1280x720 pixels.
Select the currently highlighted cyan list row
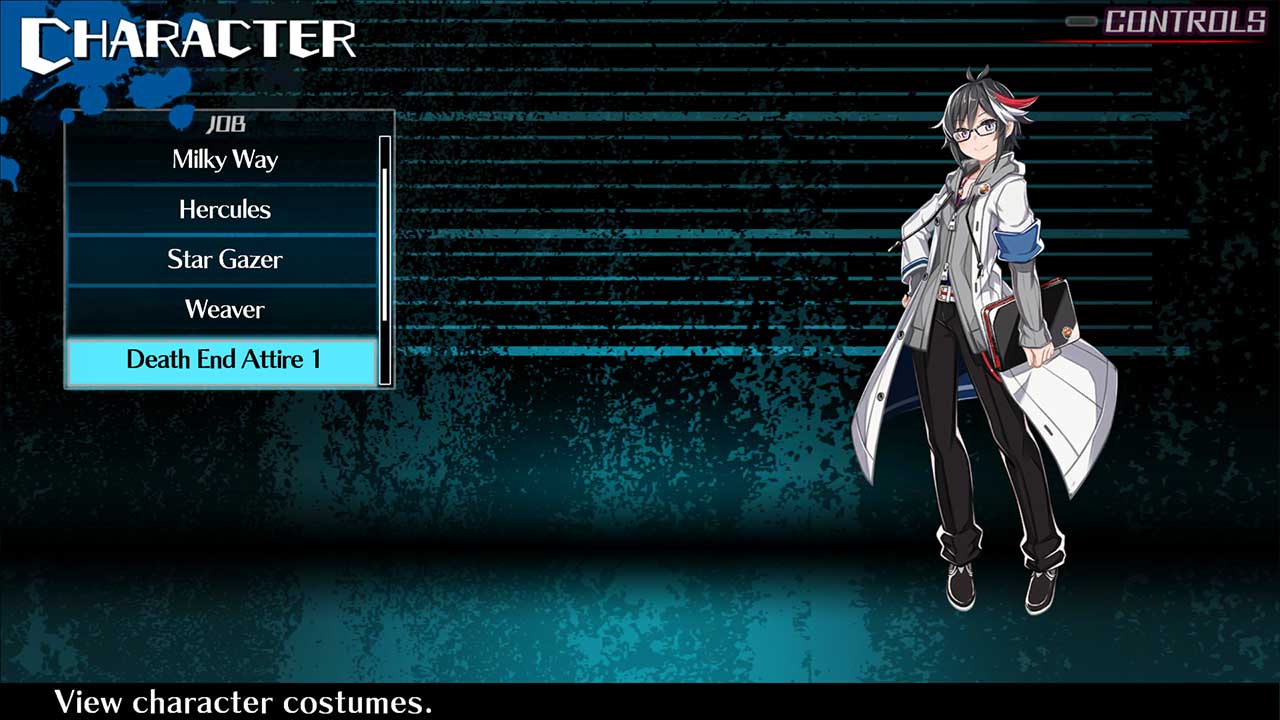224,359
